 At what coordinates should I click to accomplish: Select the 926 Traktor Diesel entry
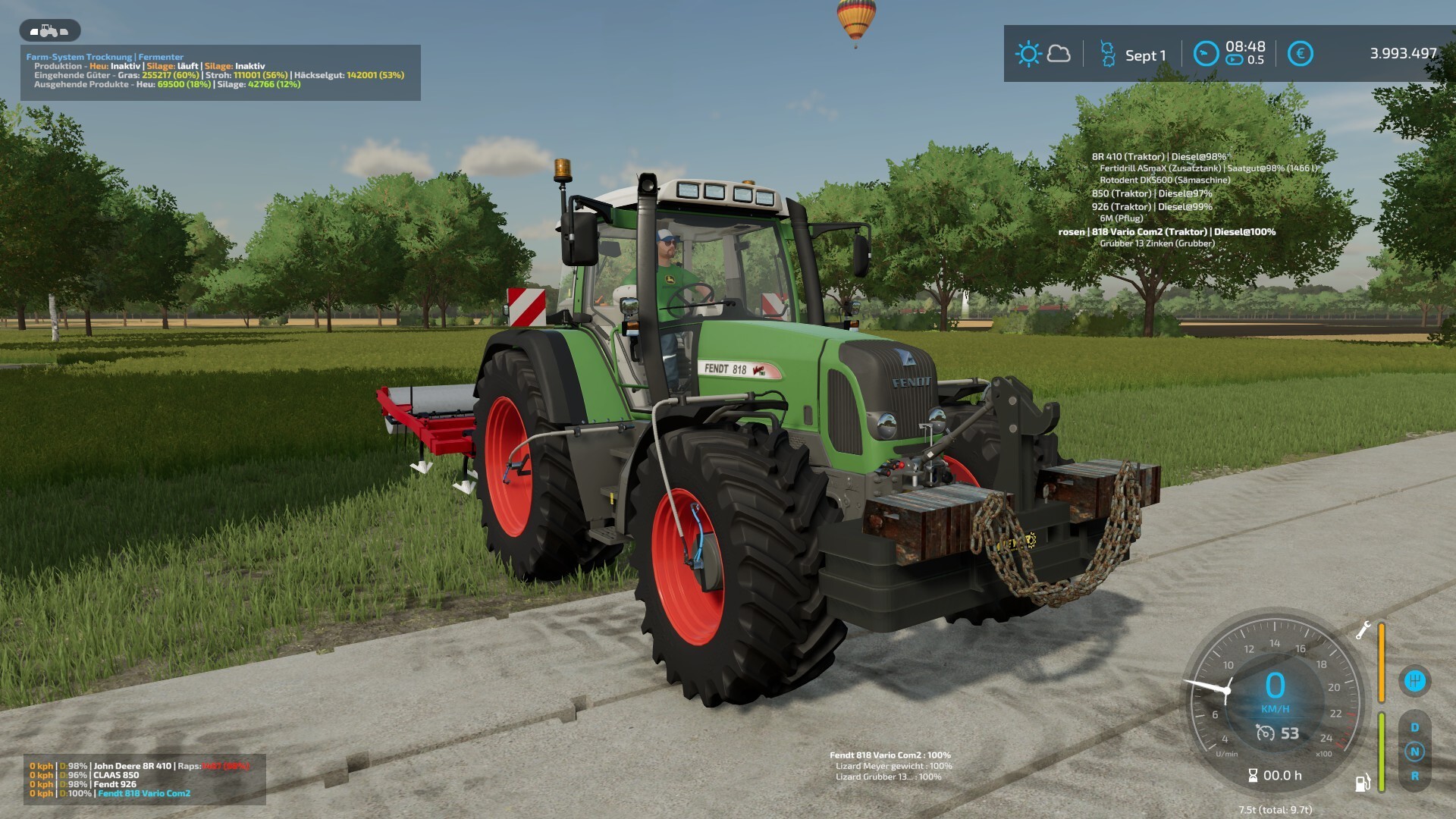coord(1151,206)
